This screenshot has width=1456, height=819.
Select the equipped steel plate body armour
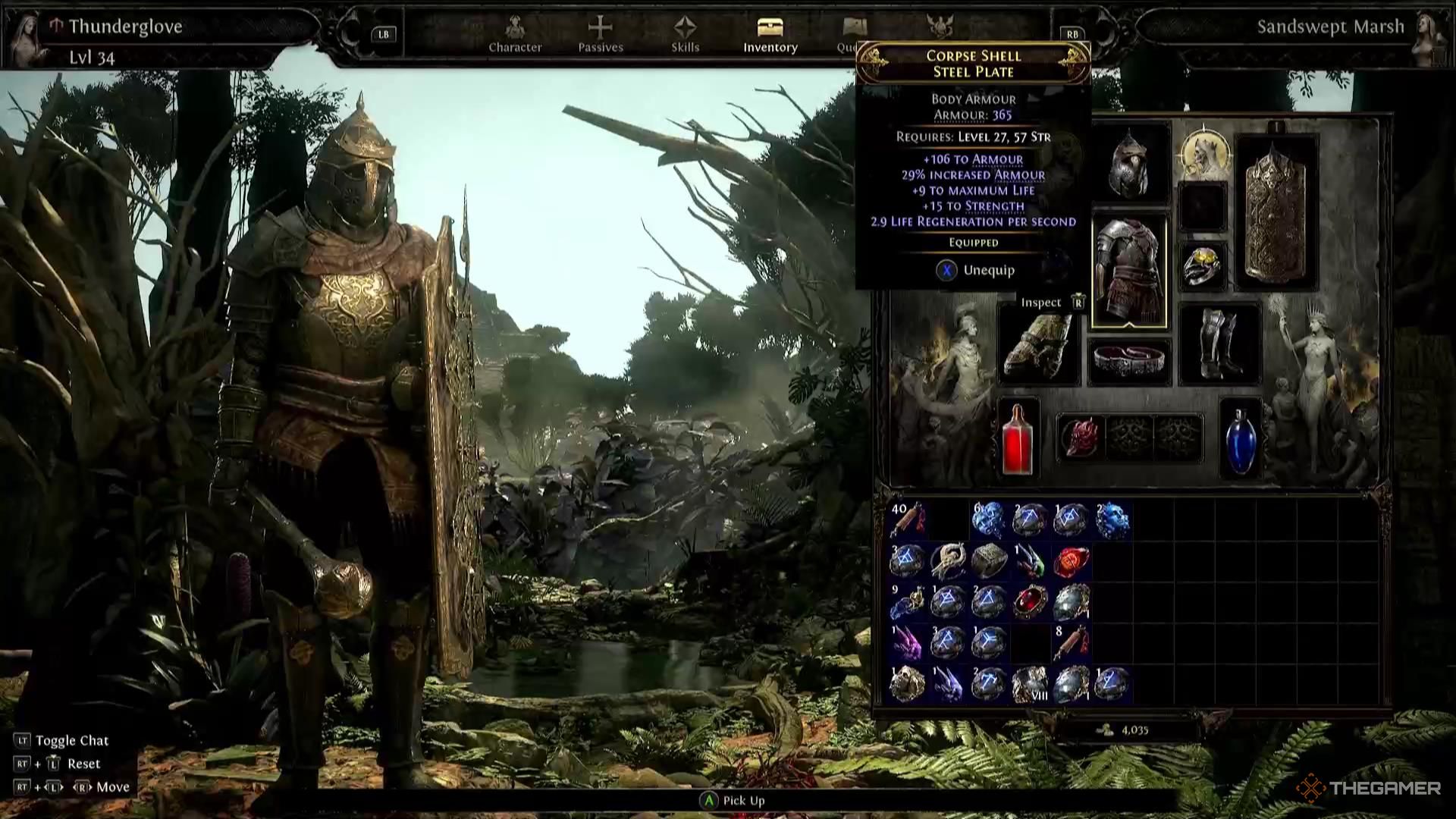point(1129,271)
